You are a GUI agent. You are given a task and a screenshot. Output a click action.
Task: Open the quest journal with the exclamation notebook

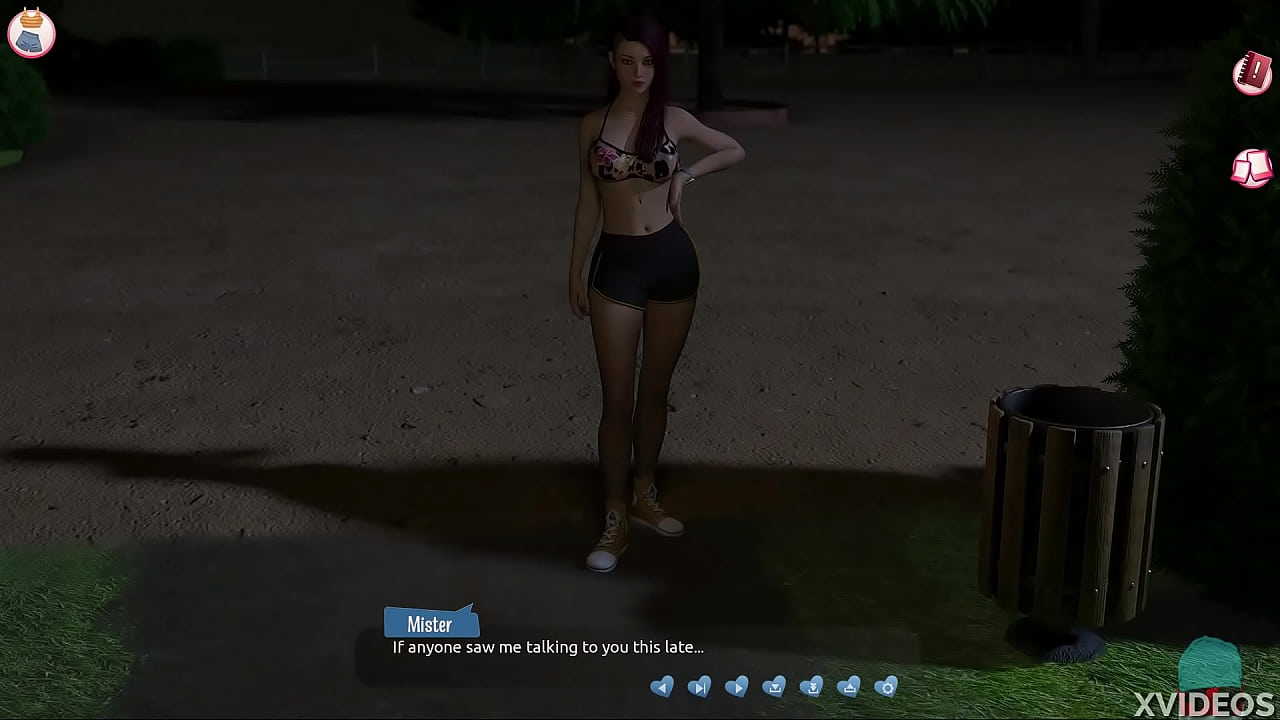tap(1251, 73)
